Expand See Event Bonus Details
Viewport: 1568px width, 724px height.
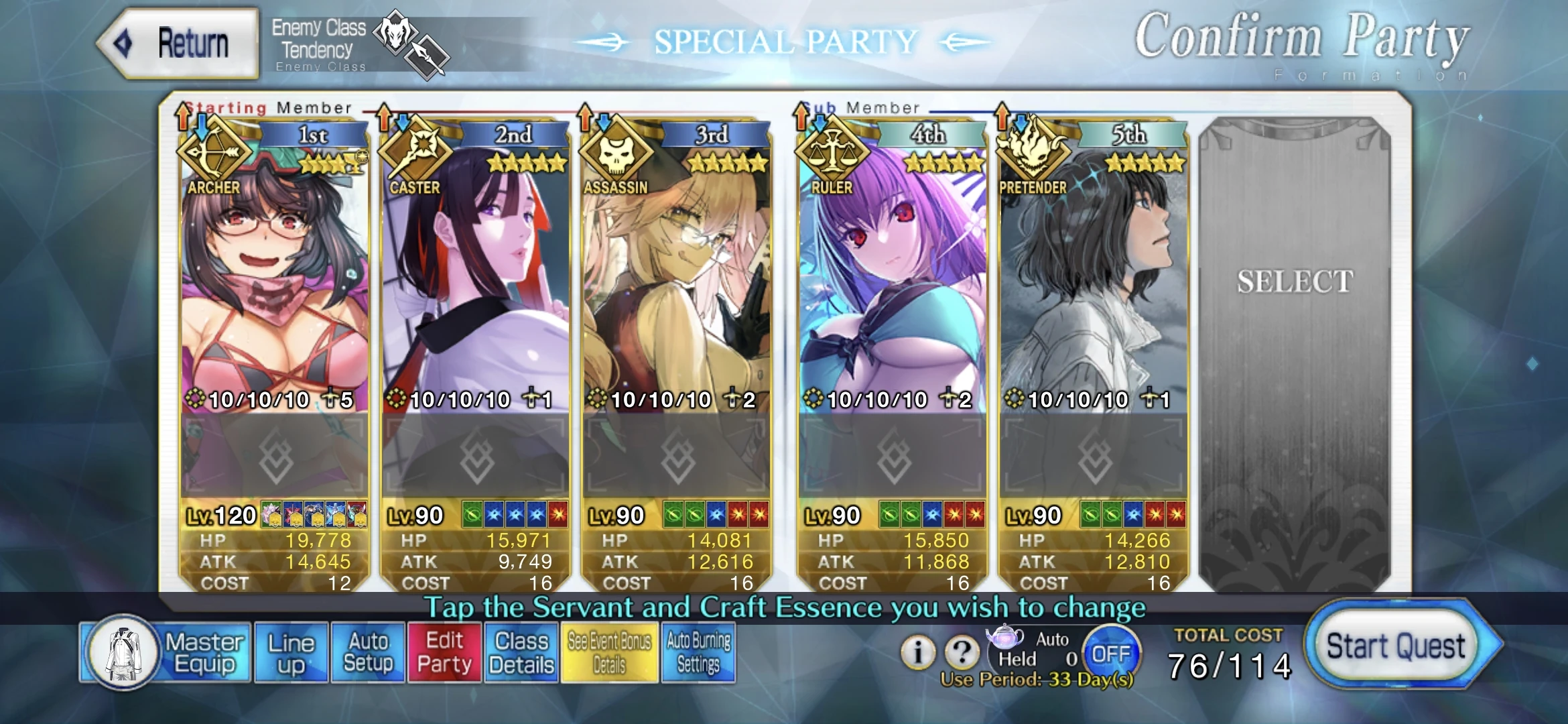(x=609, y=651)
